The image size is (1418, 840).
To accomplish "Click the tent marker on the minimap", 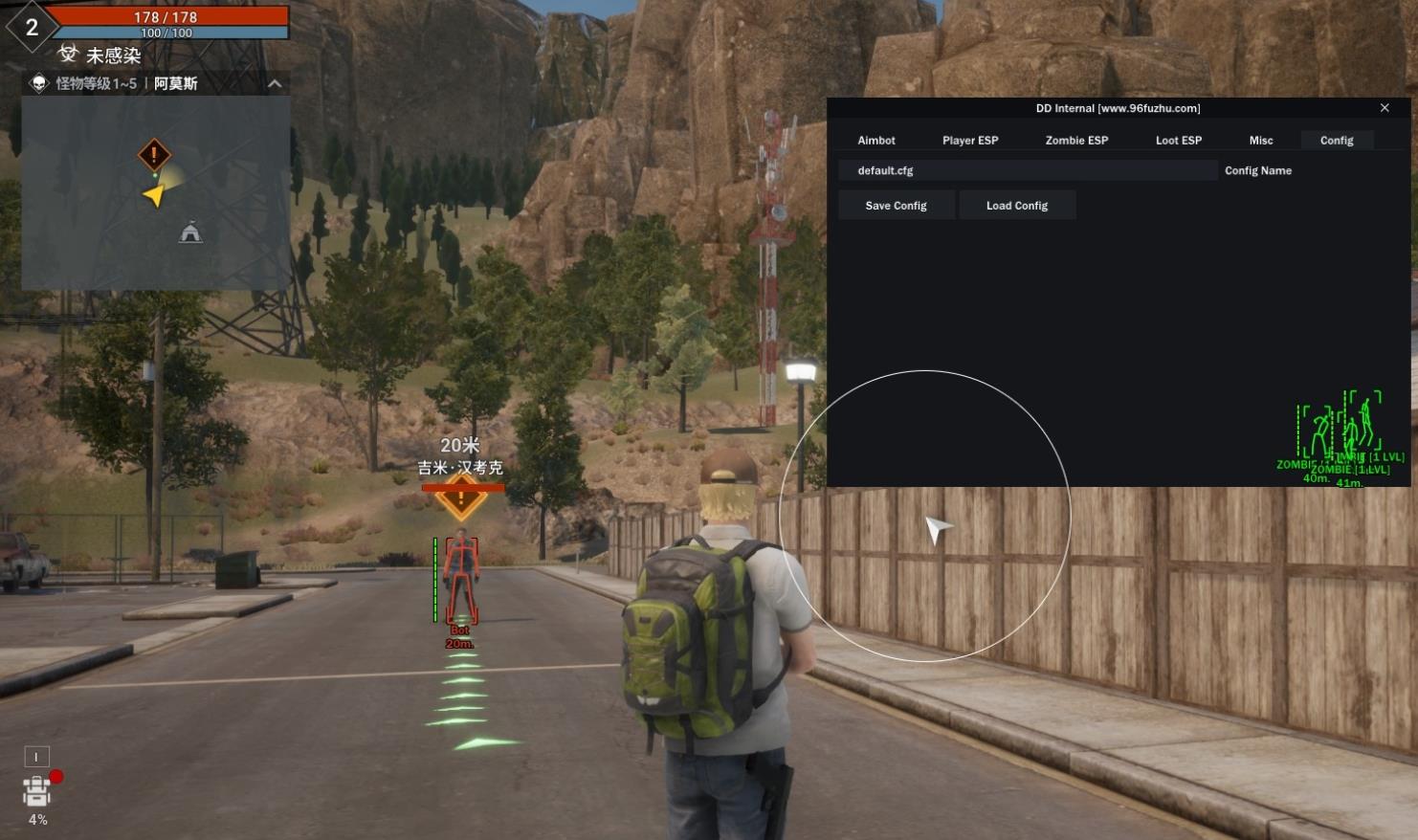I will [190, 232].
